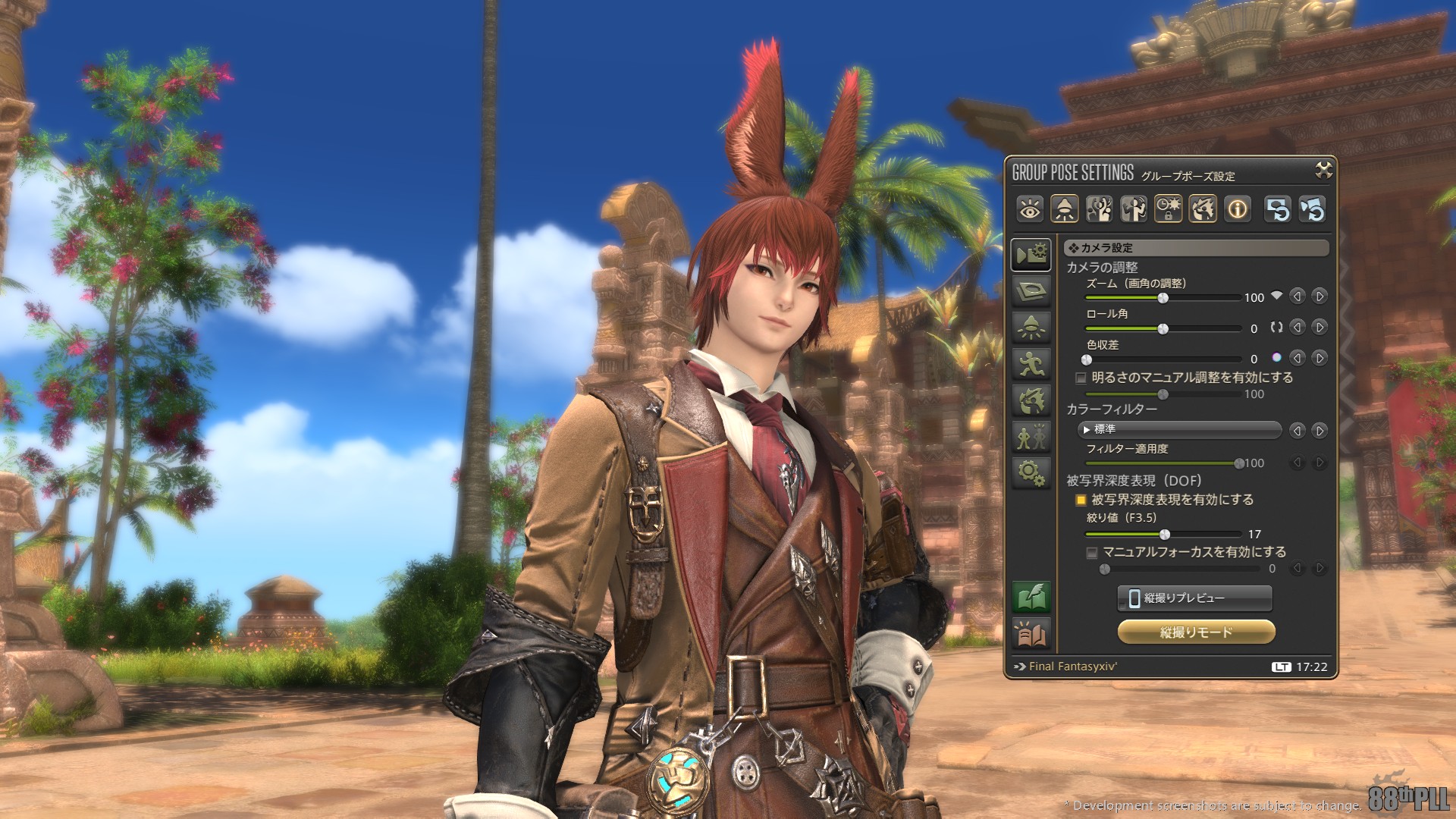The image size is (1456, 819).
Task: Increase zoom with the right arrow stepper
Action: [1319, 297]
